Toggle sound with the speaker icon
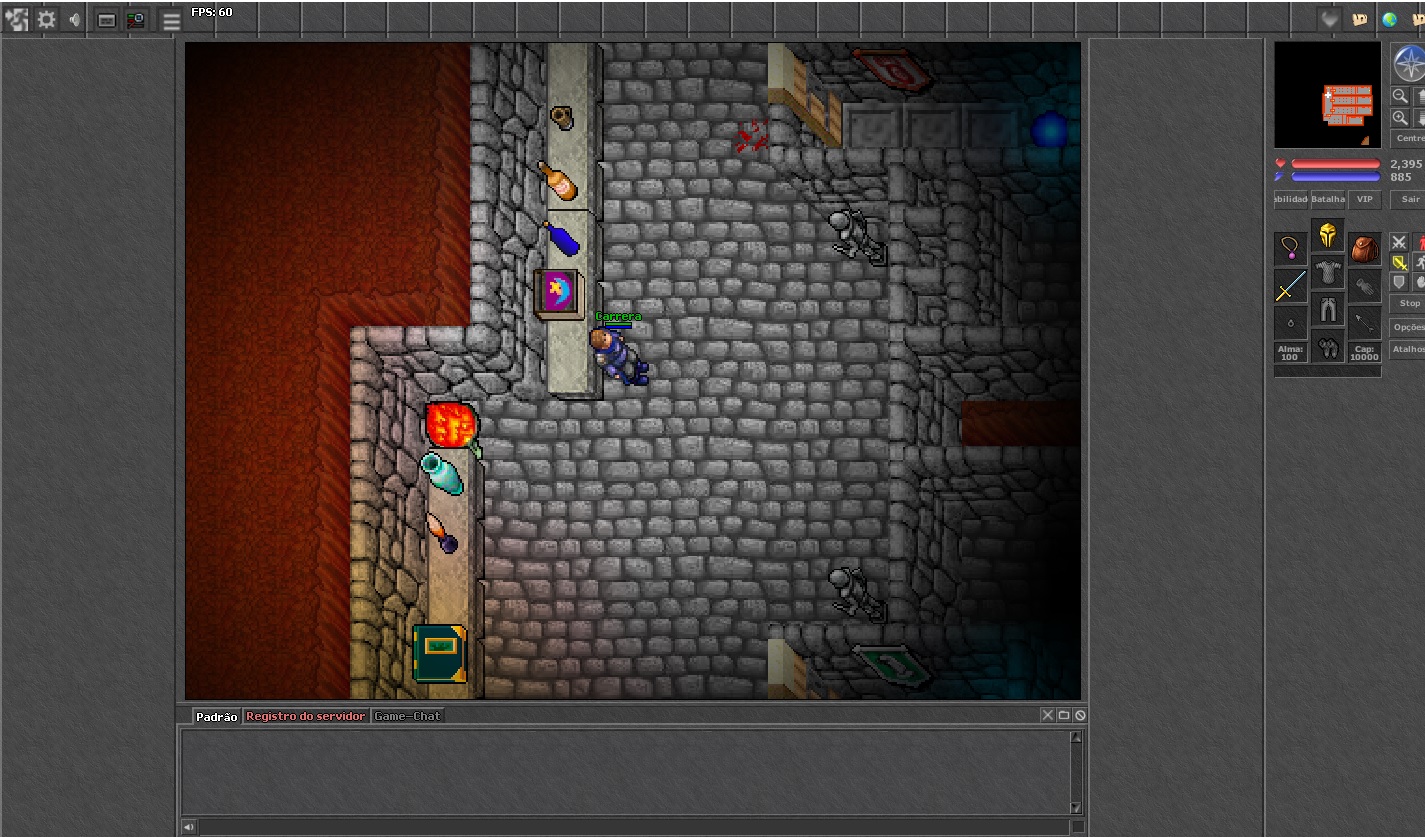This screenshot has width=1425, height=837. (75, 19)
